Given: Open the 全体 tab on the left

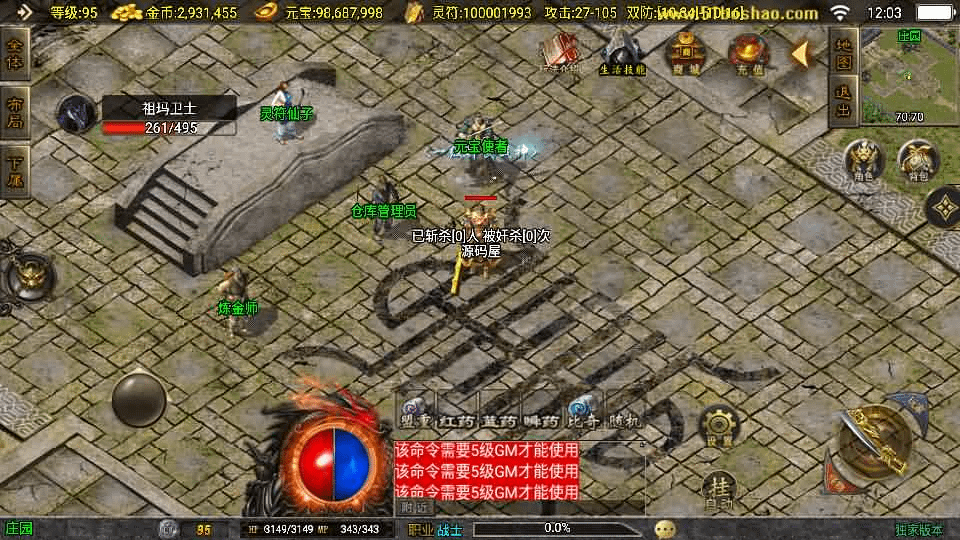Looking at the screenshot, I should 15,54.
